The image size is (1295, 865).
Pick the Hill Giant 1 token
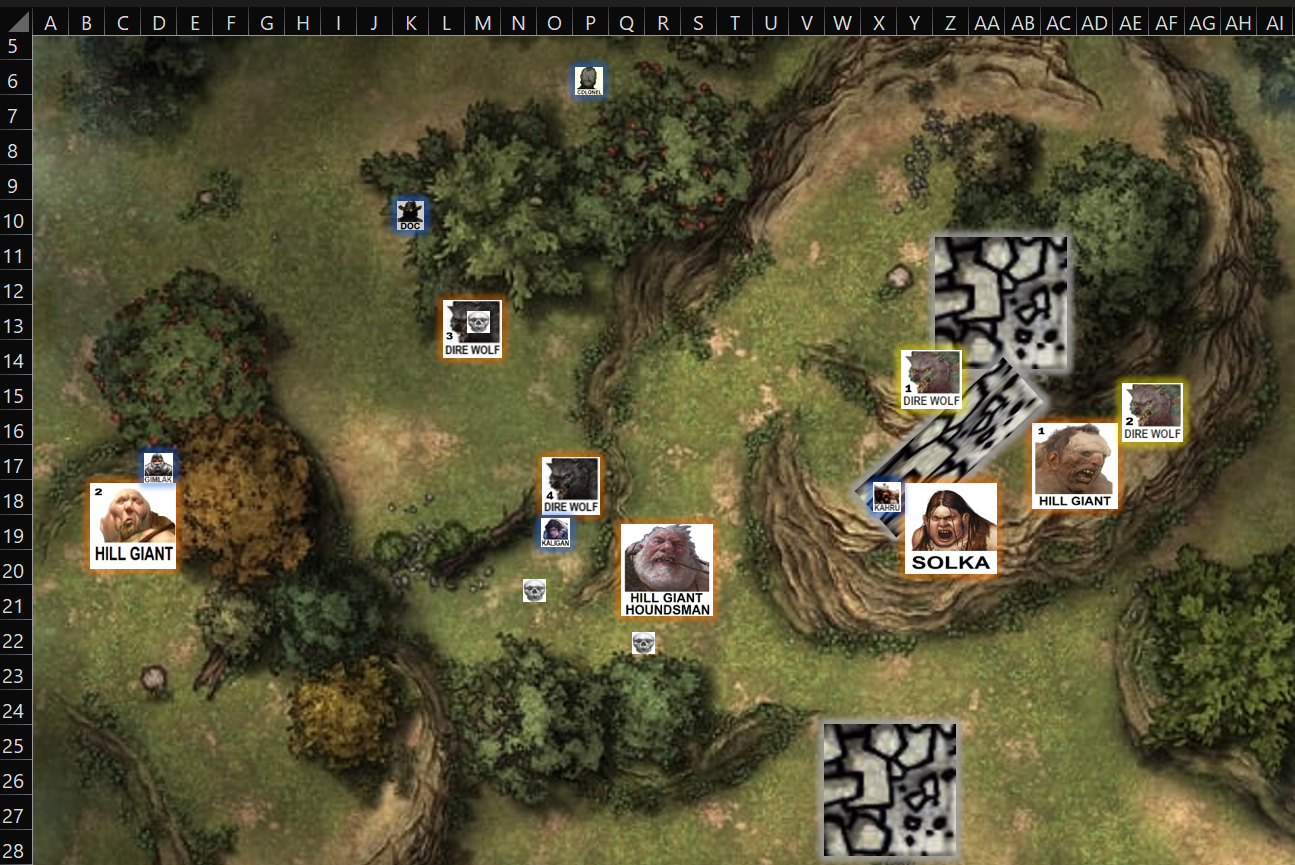coord(1074,465)
